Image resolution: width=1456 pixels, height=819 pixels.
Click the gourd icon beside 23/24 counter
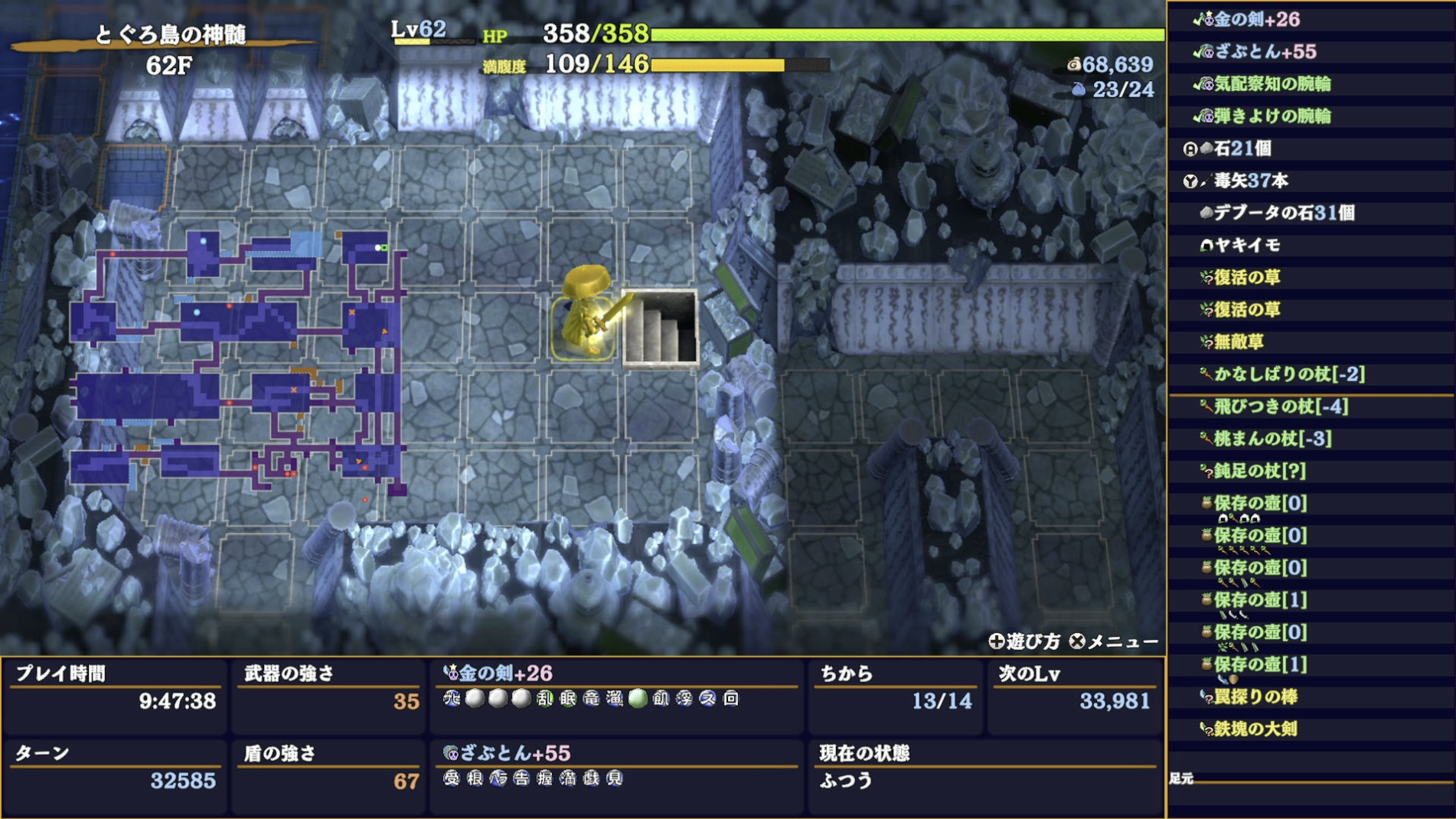(x=1077, y=89)
